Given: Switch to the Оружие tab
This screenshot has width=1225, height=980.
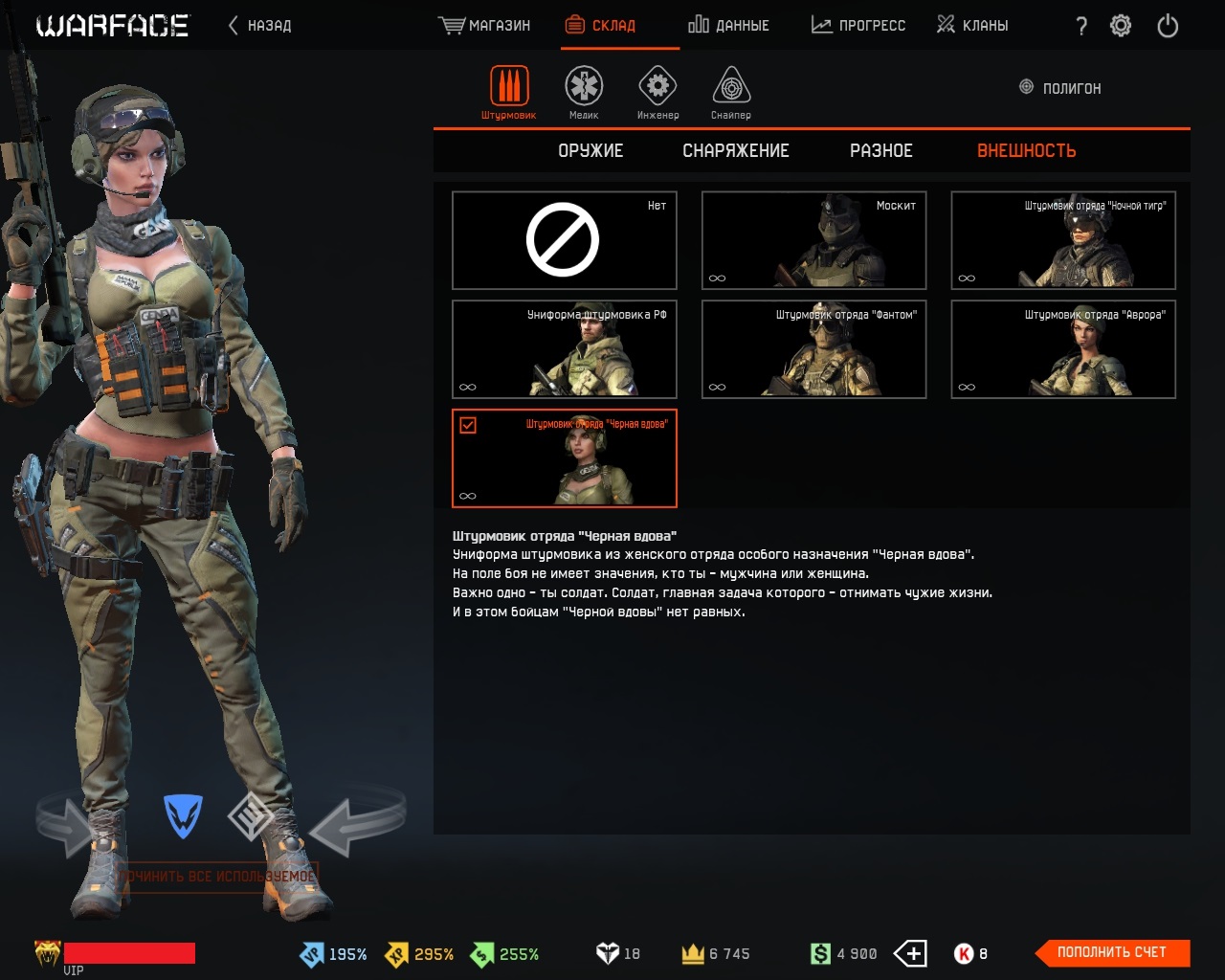Looking at the screenshot, I should pos(590,151).
